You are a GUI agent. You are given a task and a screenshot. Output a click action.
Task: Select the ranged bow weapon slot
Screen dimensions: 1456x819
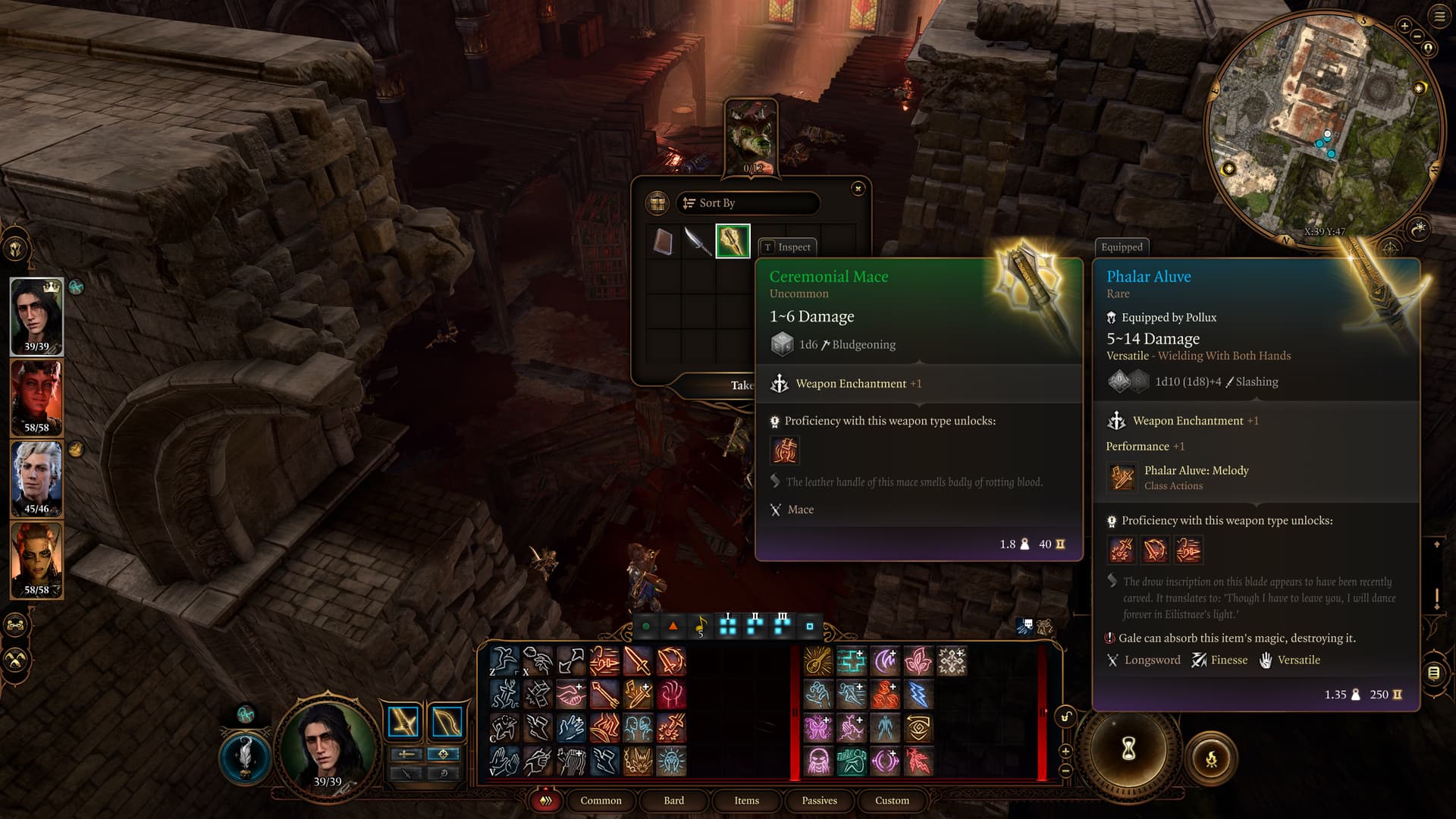coord(447,722)
